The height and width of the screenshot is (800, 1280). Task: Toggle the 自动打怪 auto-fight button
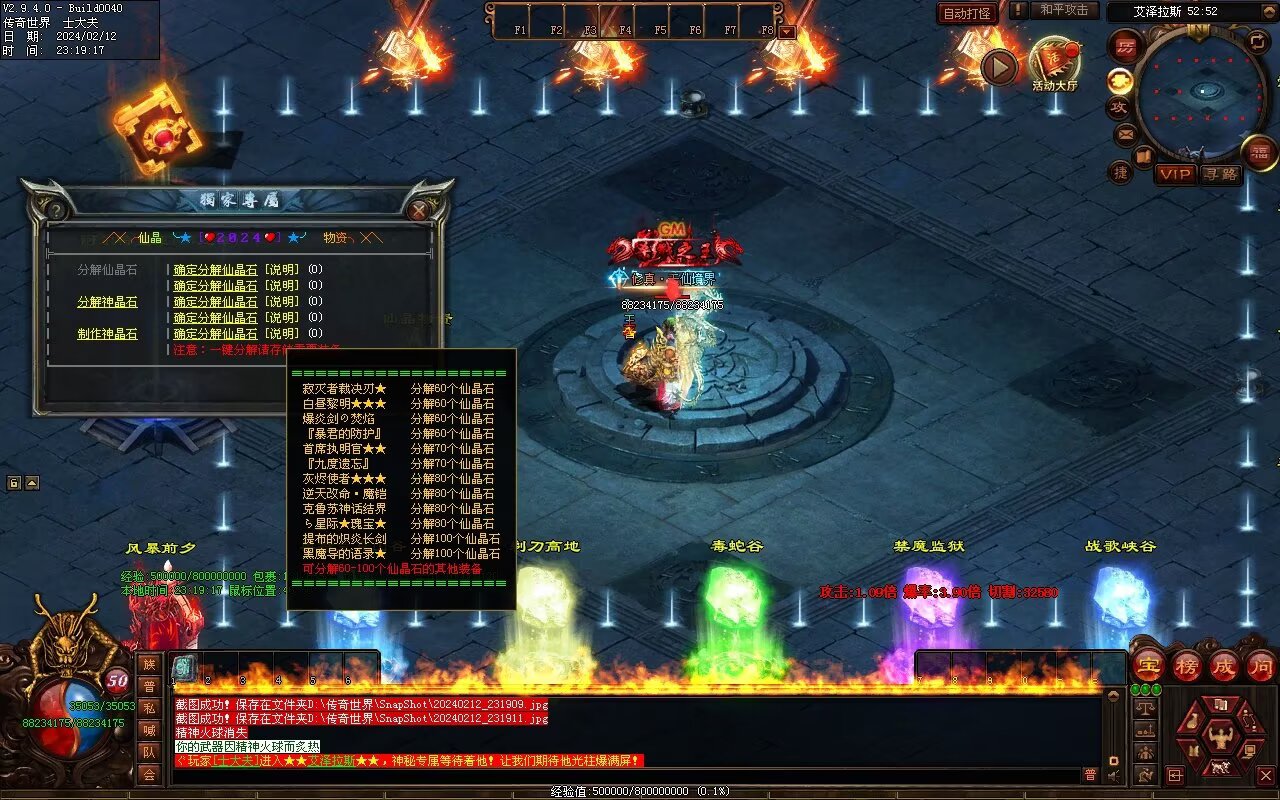[967, 14]
